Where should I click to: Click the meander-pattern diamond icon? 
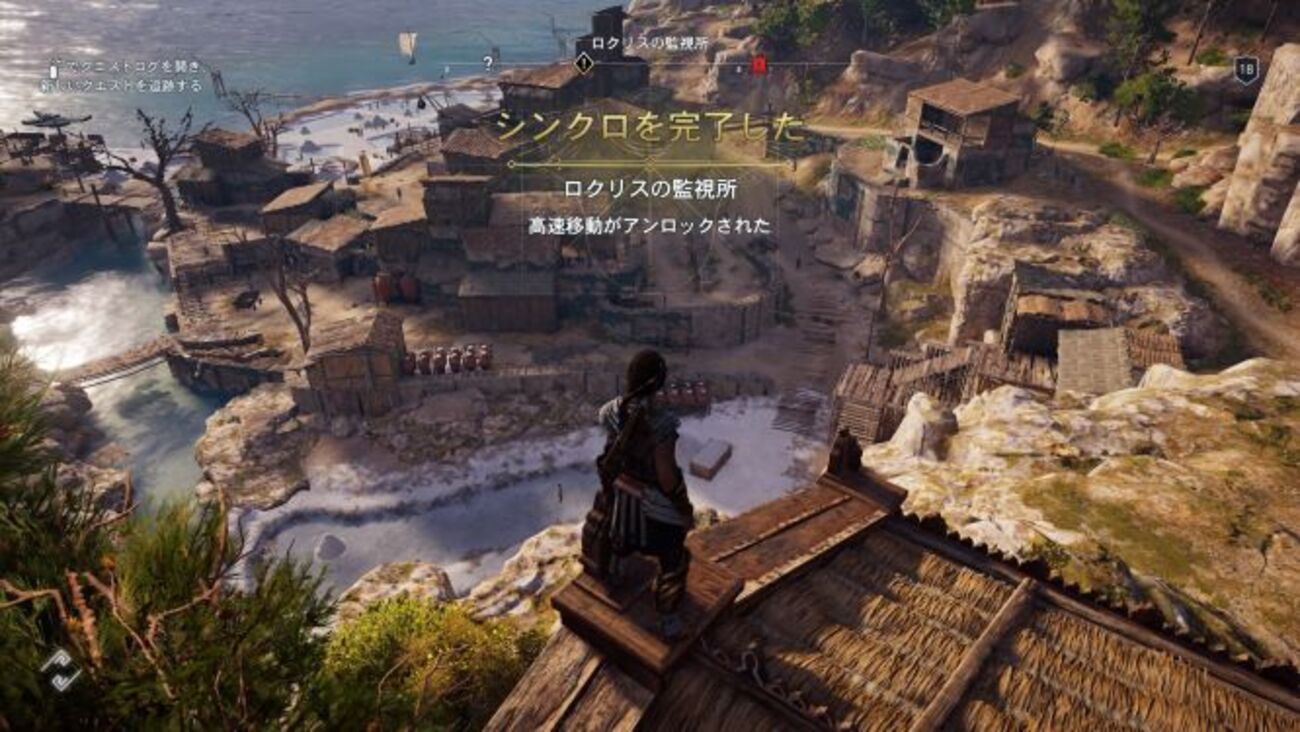click(x=61, y=670)
